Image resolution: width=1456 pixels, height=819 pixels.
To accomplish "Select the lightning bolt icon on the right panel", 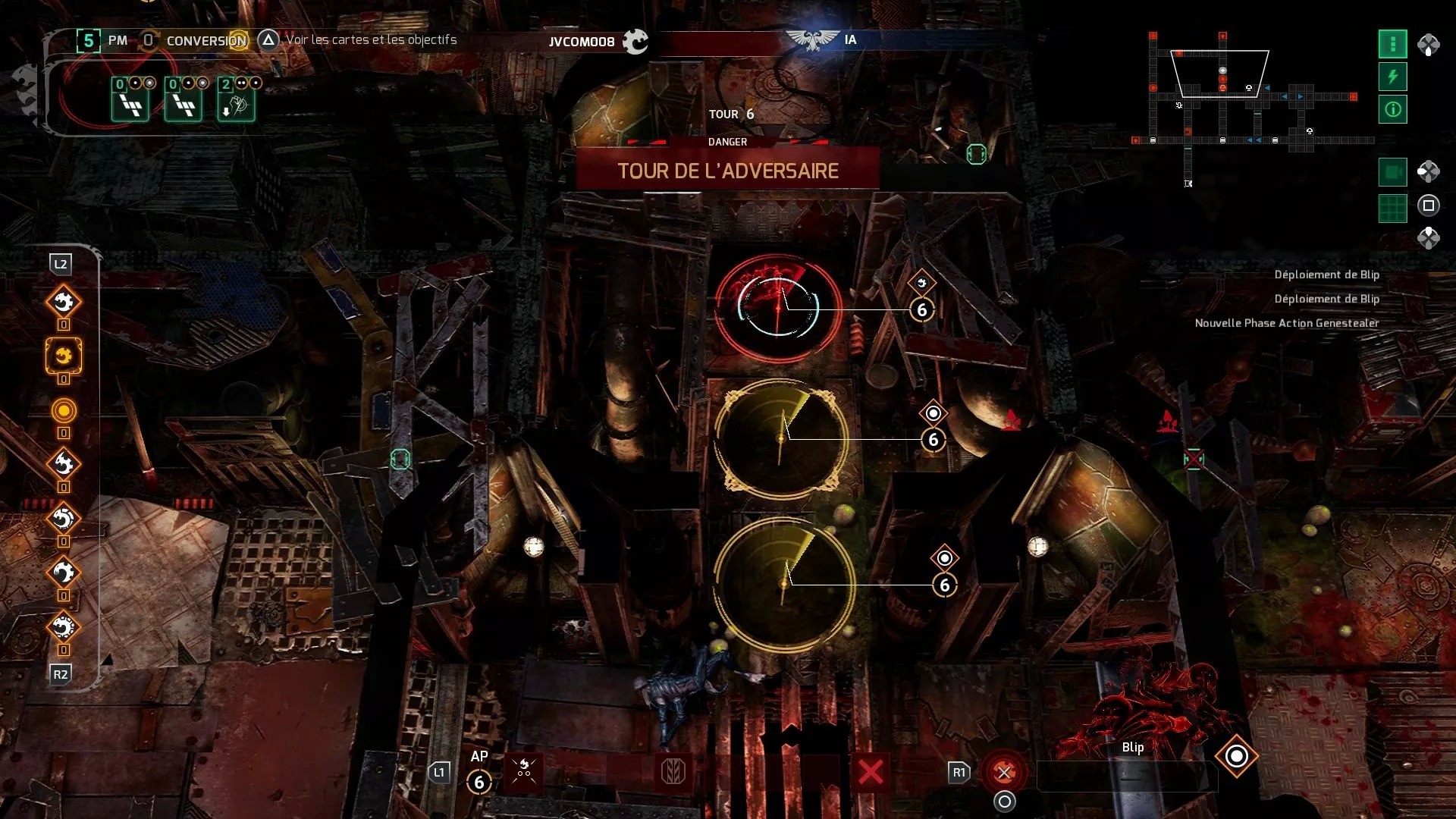I will (1392, 77).
